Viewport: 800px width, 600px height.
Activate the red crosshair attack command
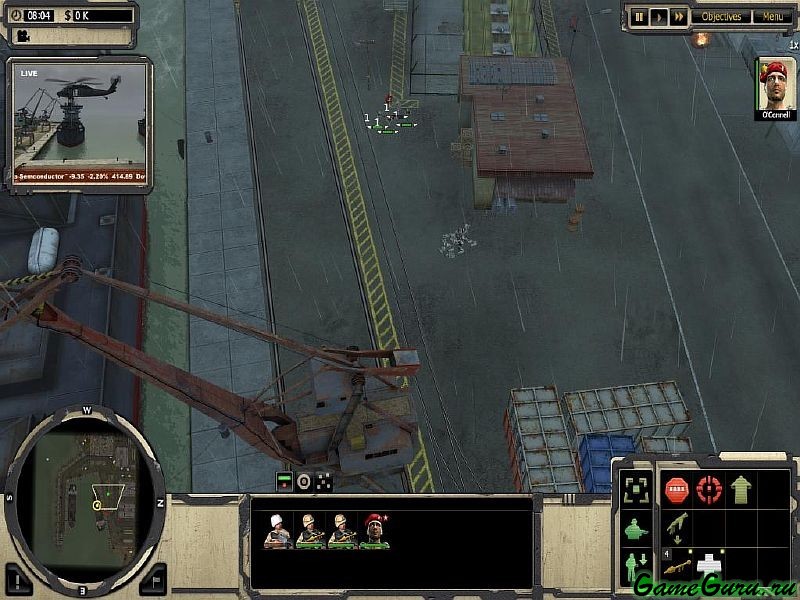tap(709, 490)
